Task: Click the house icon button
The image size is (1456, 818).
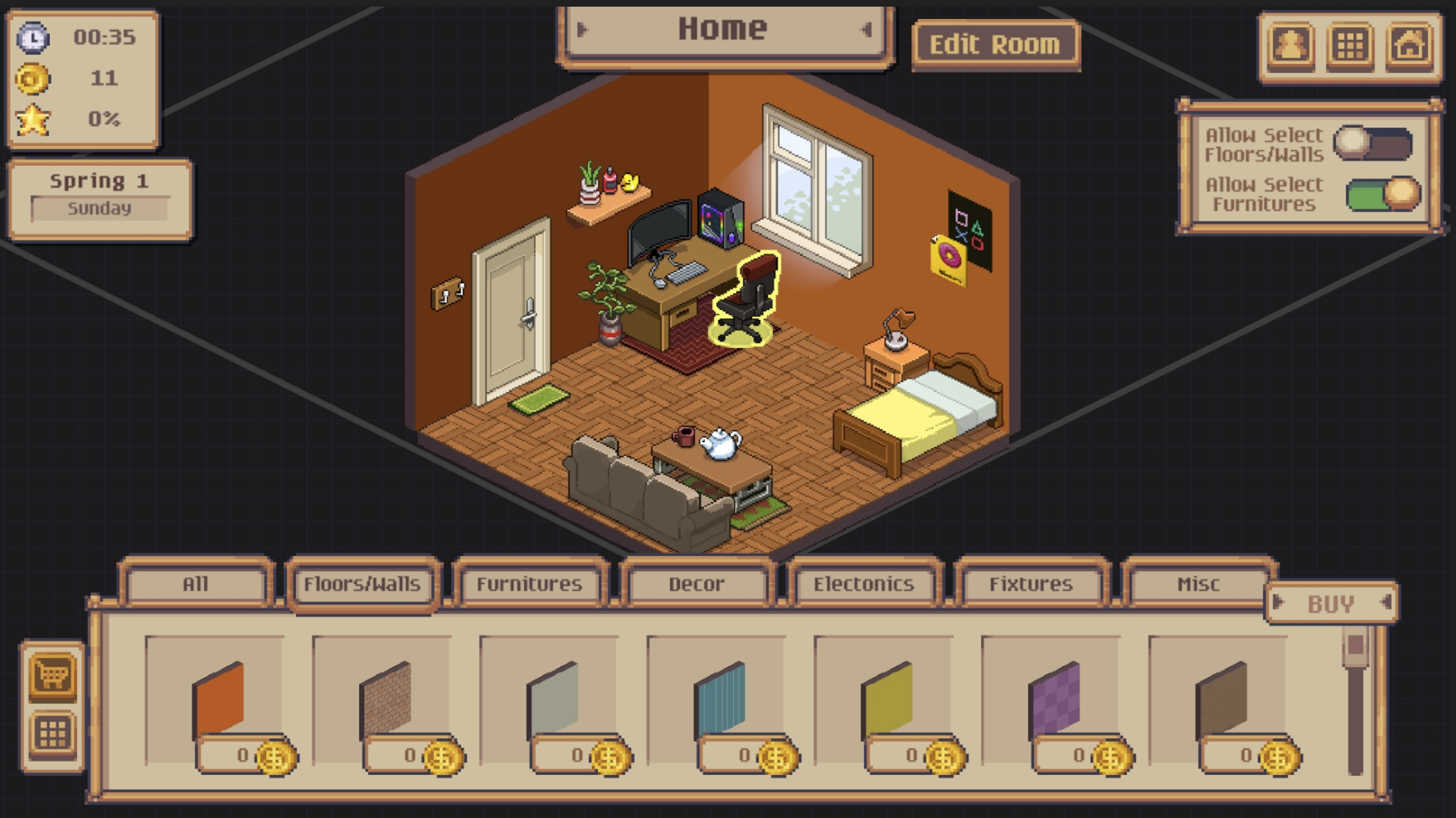Action: pos(1410,45)
